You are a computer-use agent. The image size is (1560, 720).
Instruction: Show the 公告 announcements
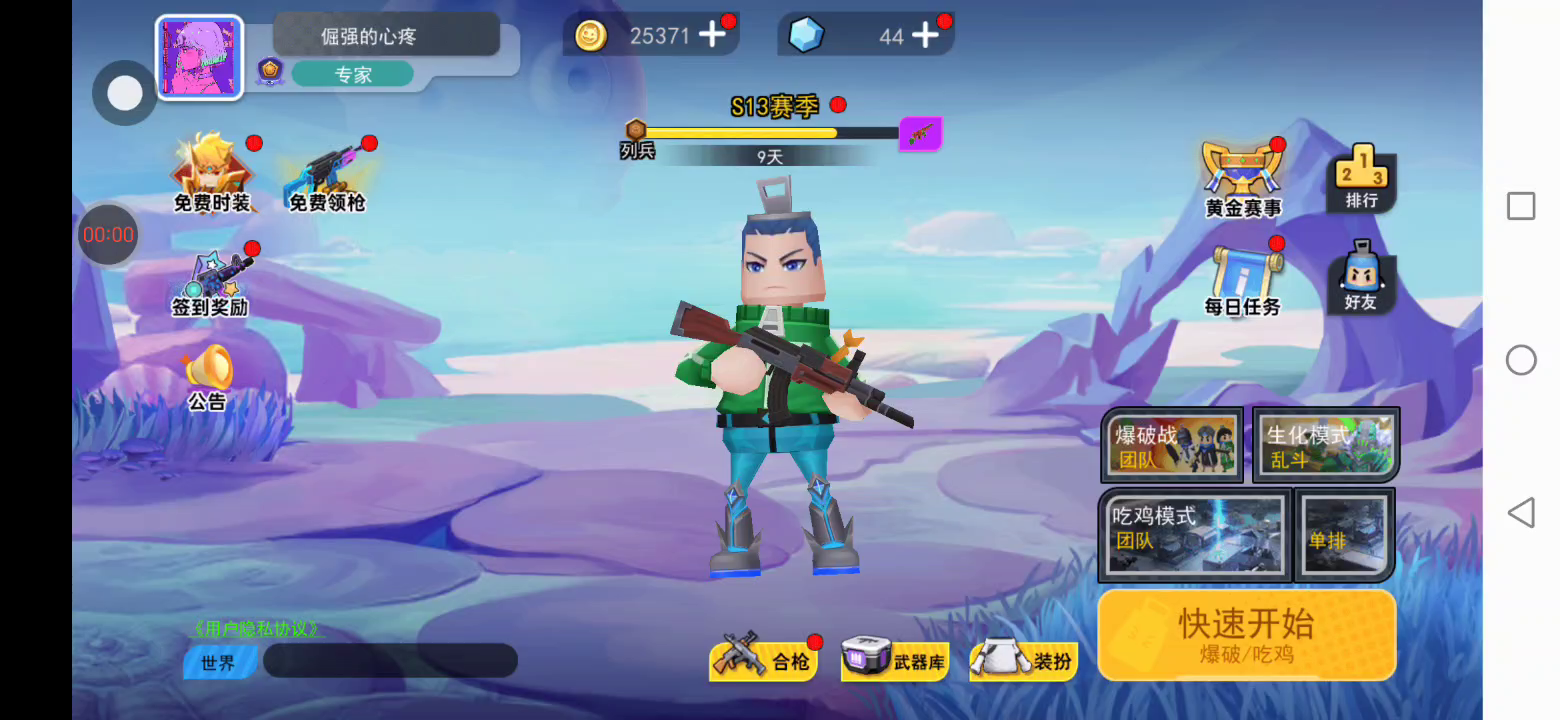[x=208, y=377]
